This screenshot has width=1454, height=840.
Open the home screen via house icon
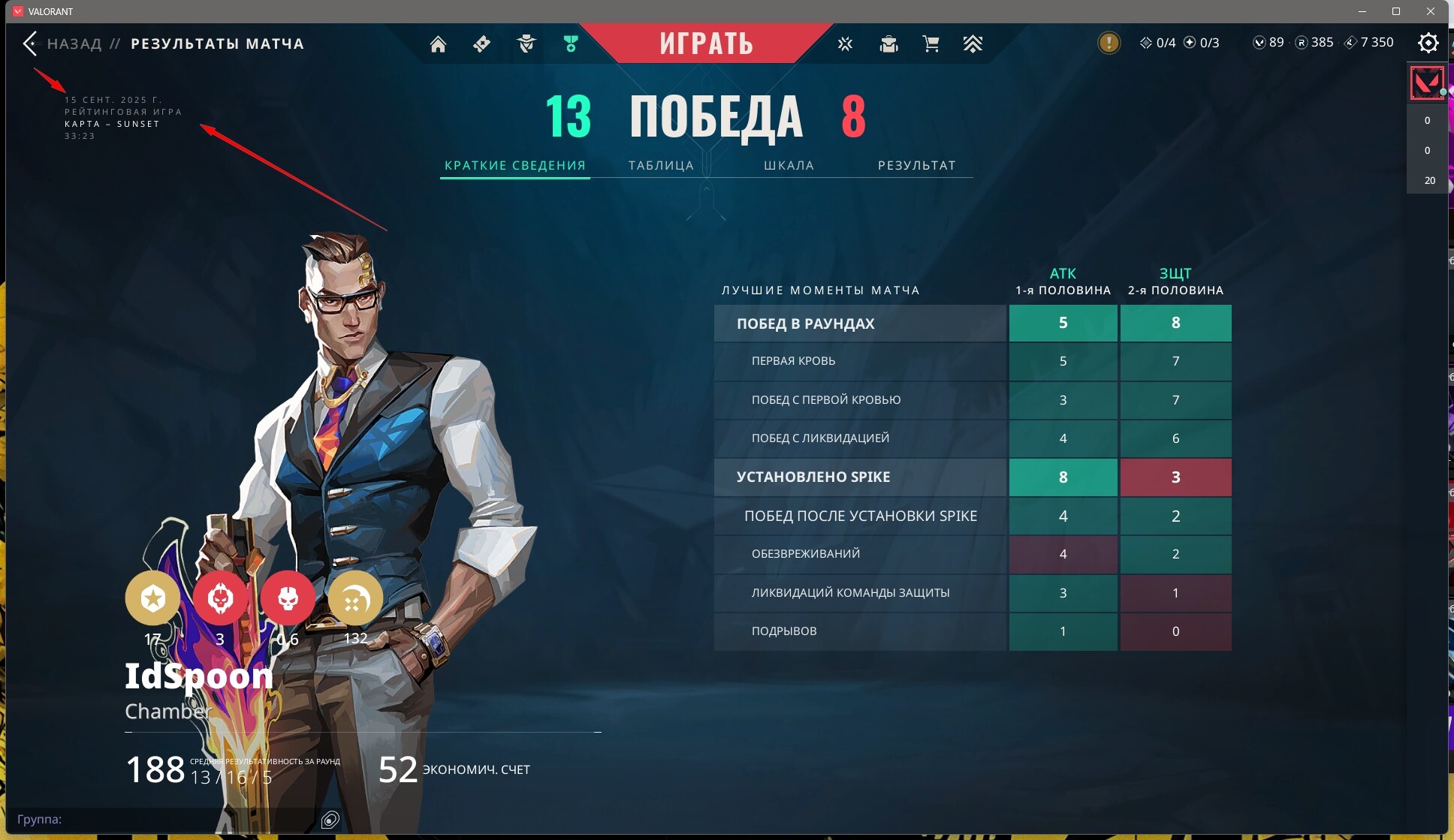[x=438, y=44]
